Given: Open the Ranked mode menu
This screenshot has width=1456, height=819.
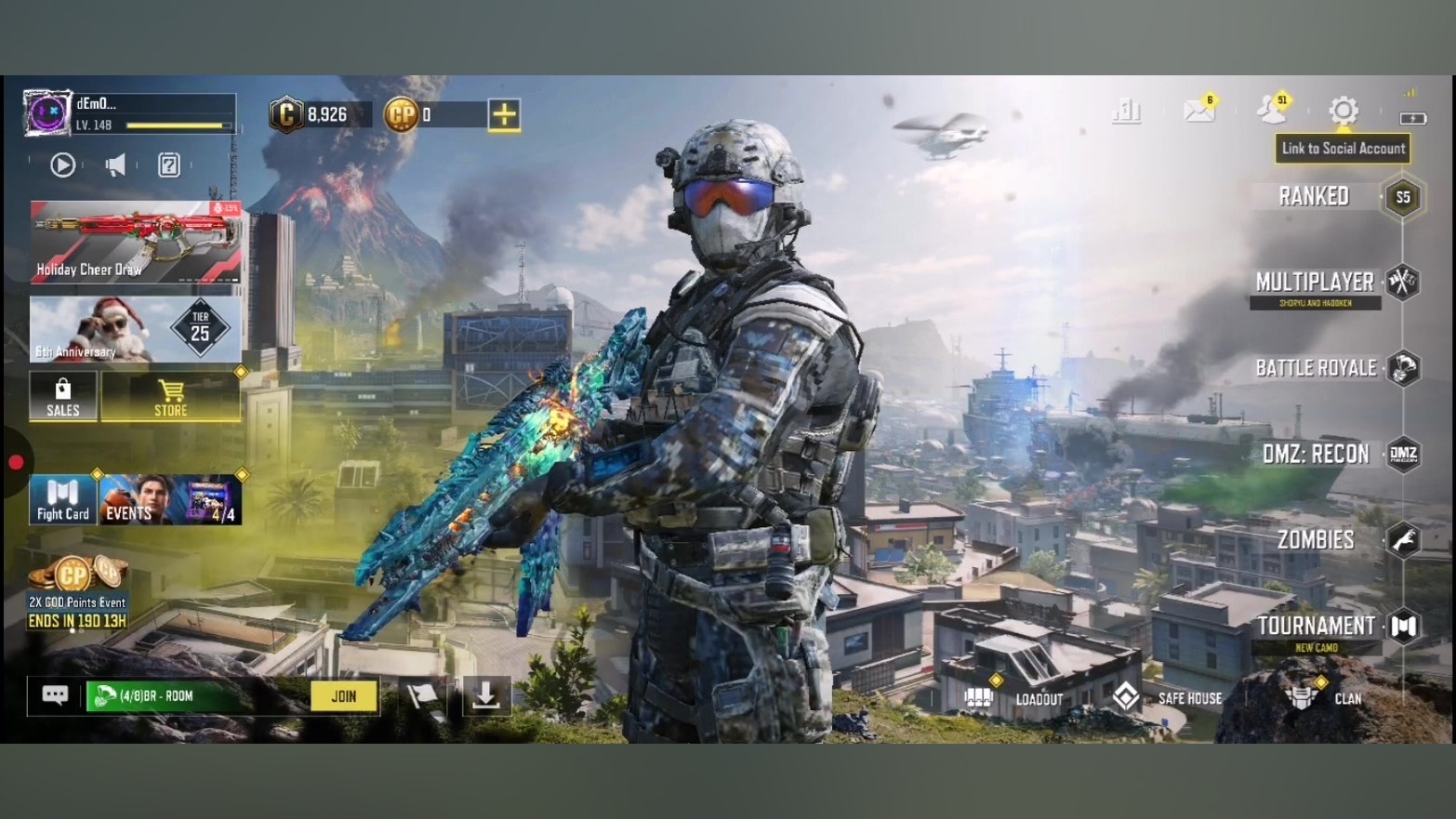Looking at the screenshot, I should (x=1314, y=196).
